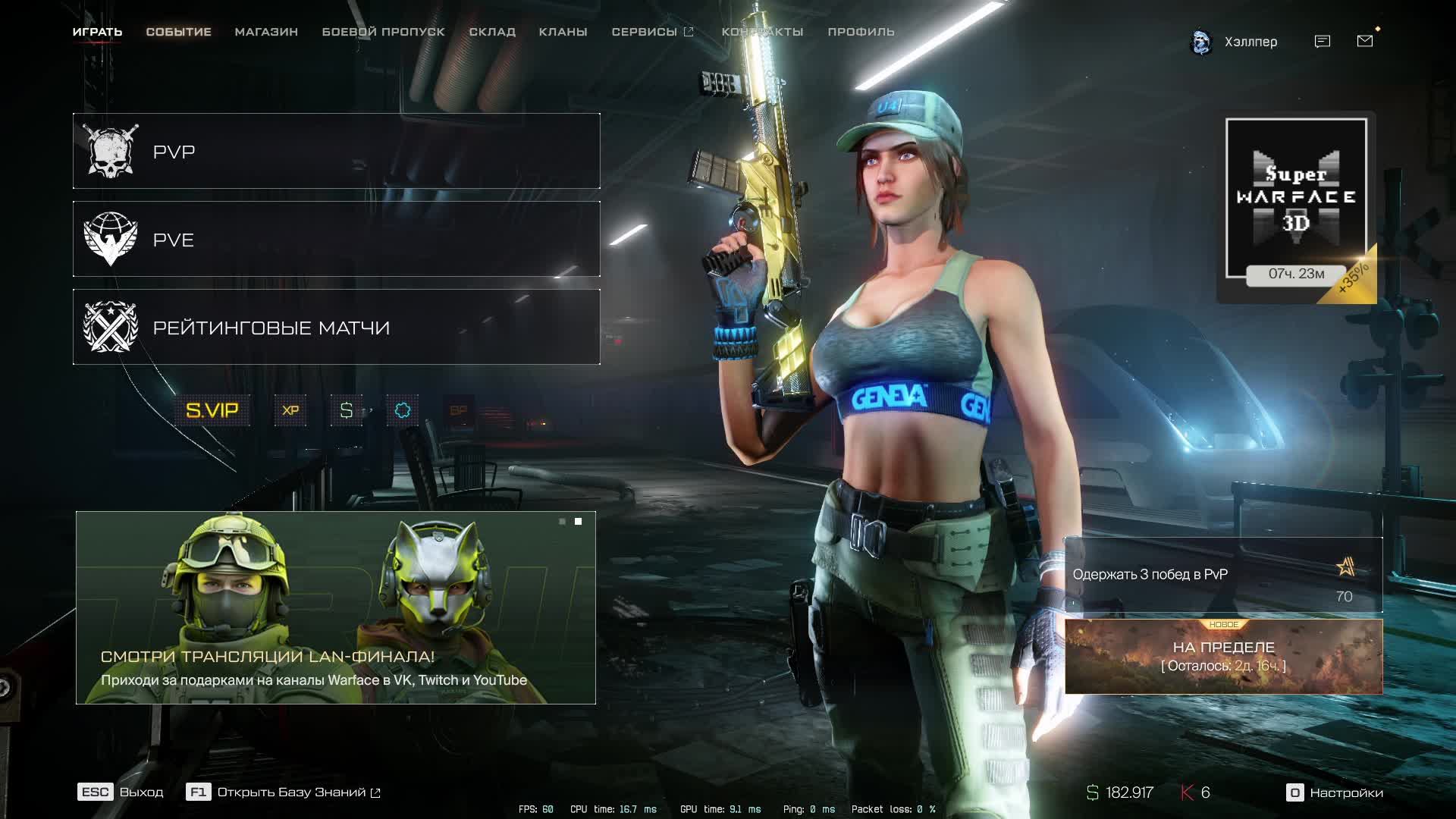The width and height of the screenshot is (1456, 819).
Task: Open Настройки settings
Action: [1335, 792]
